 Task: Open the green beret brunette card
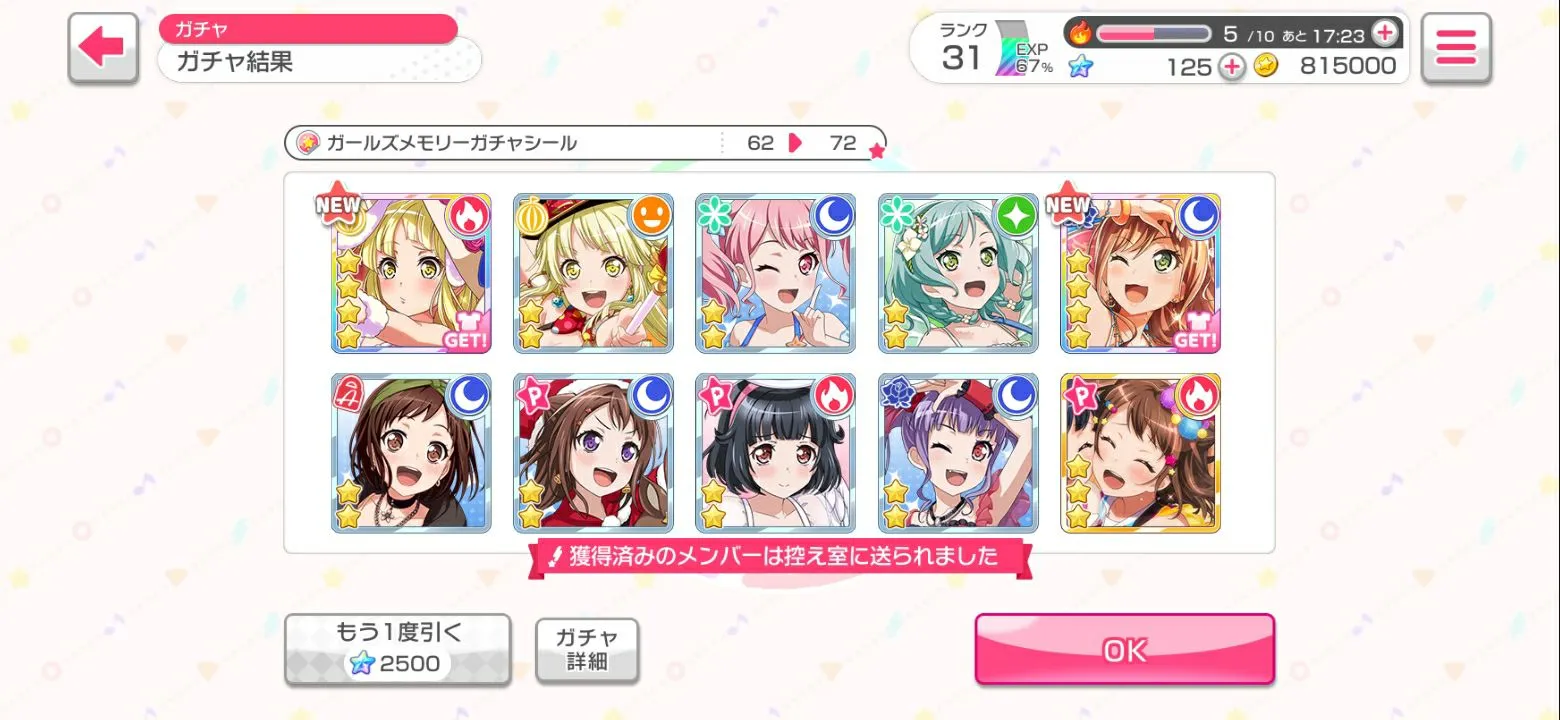click(x=411, y=453)
